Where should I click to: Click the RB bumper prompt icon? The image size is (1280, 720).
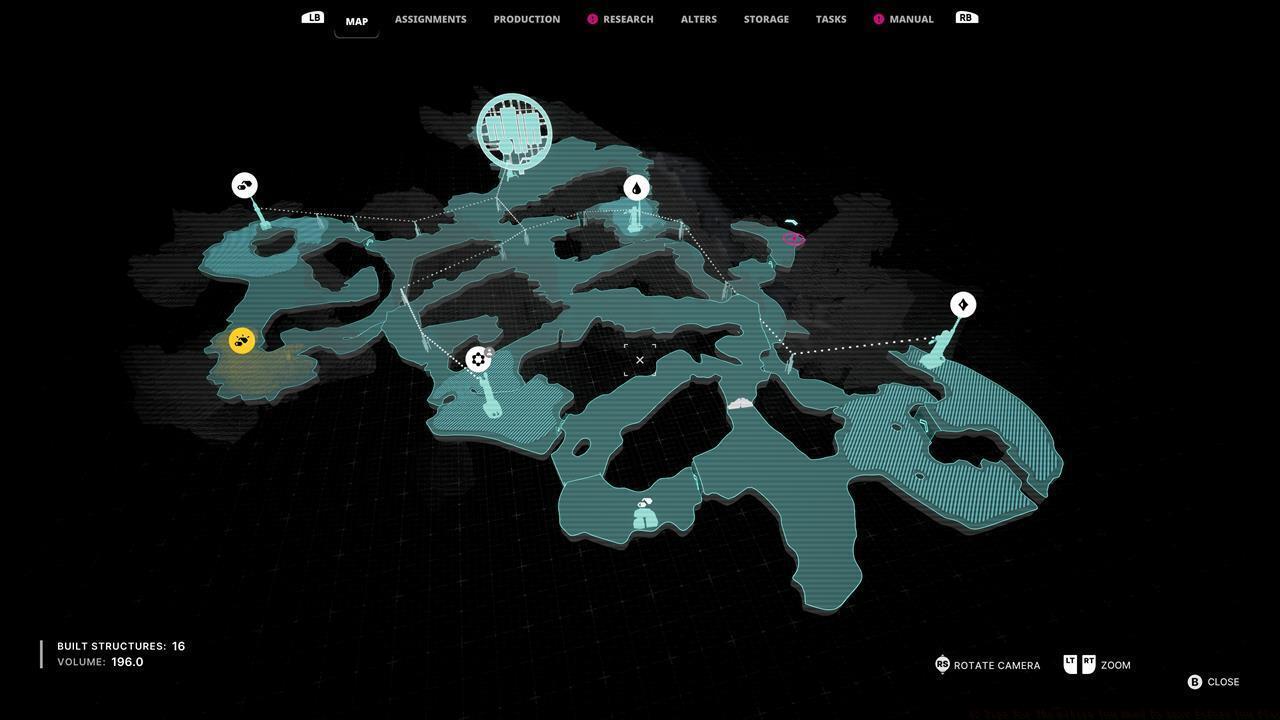click(964, 16)
